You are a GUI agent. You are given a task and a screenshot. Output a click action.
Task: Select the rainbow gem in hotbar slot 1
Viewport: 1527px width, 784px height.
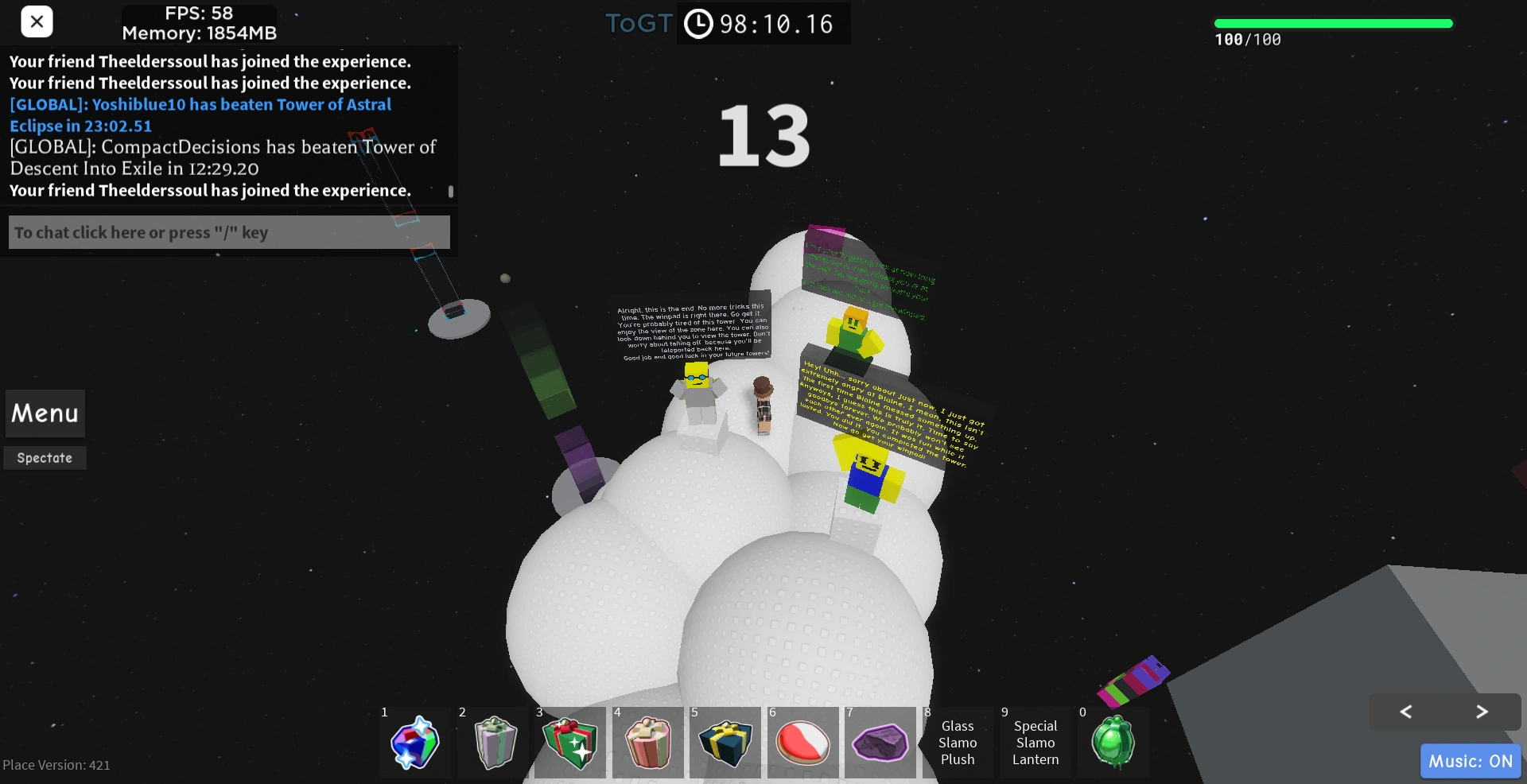[414, 742]
